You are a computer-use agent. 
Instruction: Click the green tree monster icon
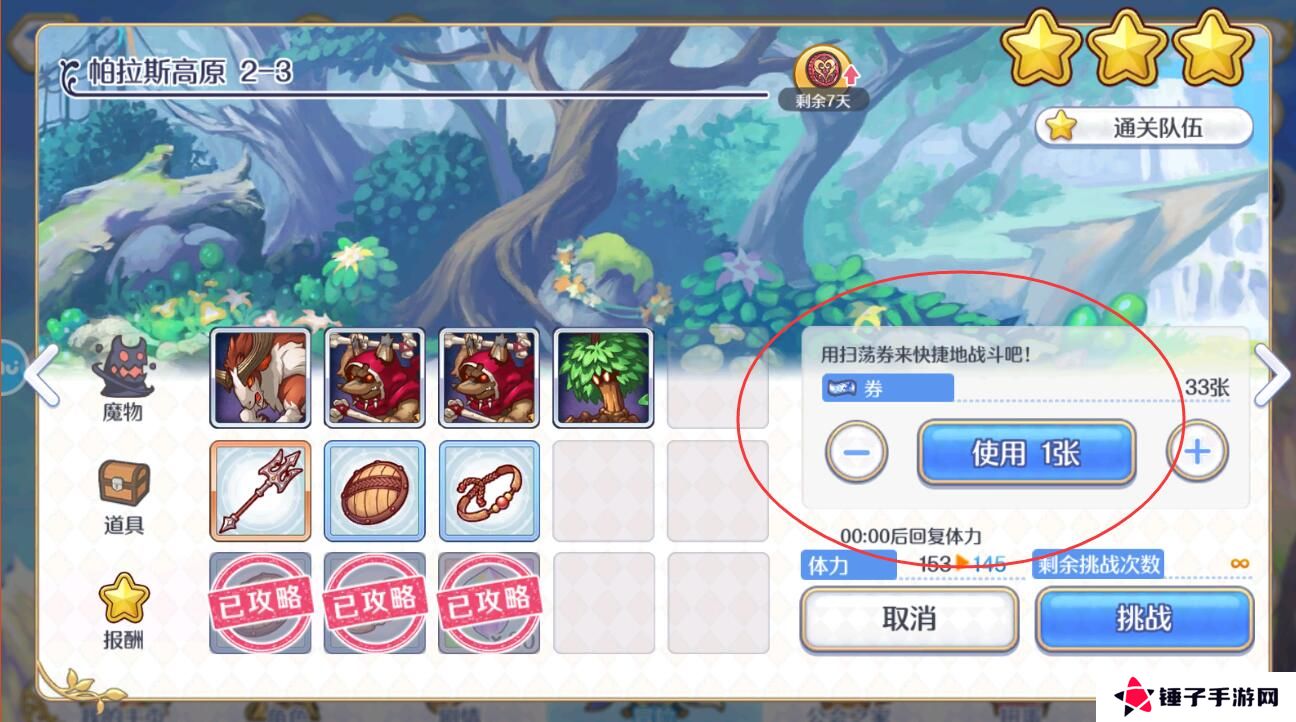click(x=603, y=380)
